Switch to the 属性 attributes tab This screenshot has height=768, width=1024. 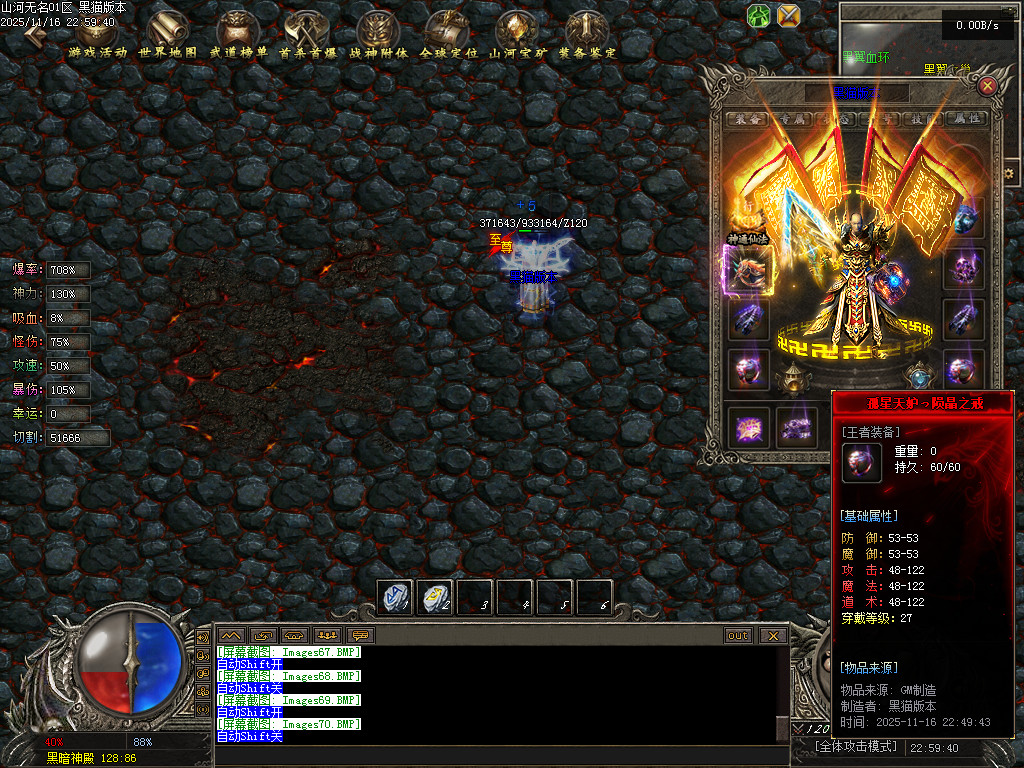pos(966,119)
